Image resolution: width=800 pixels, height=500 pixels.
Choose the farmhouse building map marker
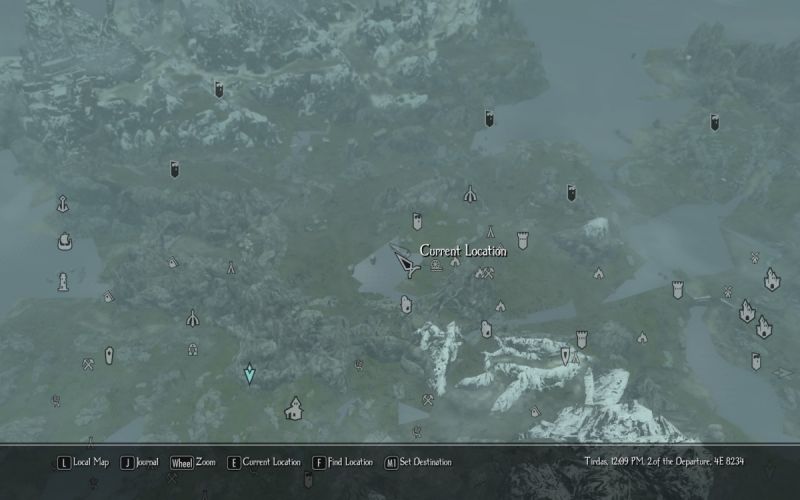[x=294, y=408]
